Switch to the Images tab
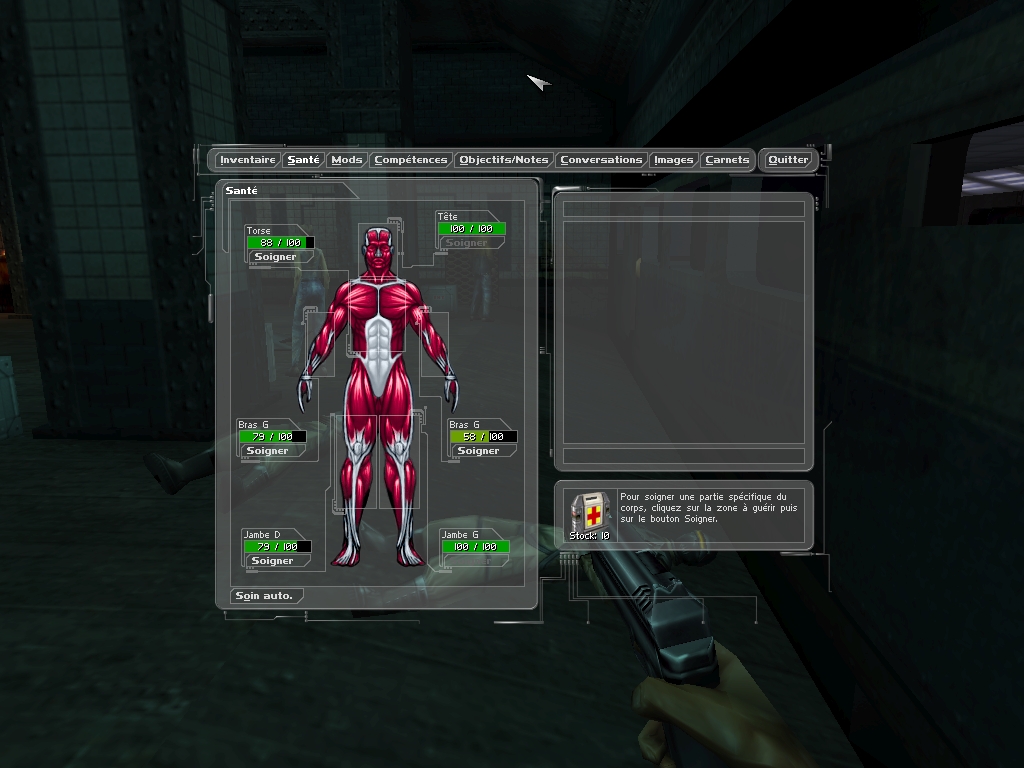The height and width of the screenshot is (768, 1024). pos(673,160)
